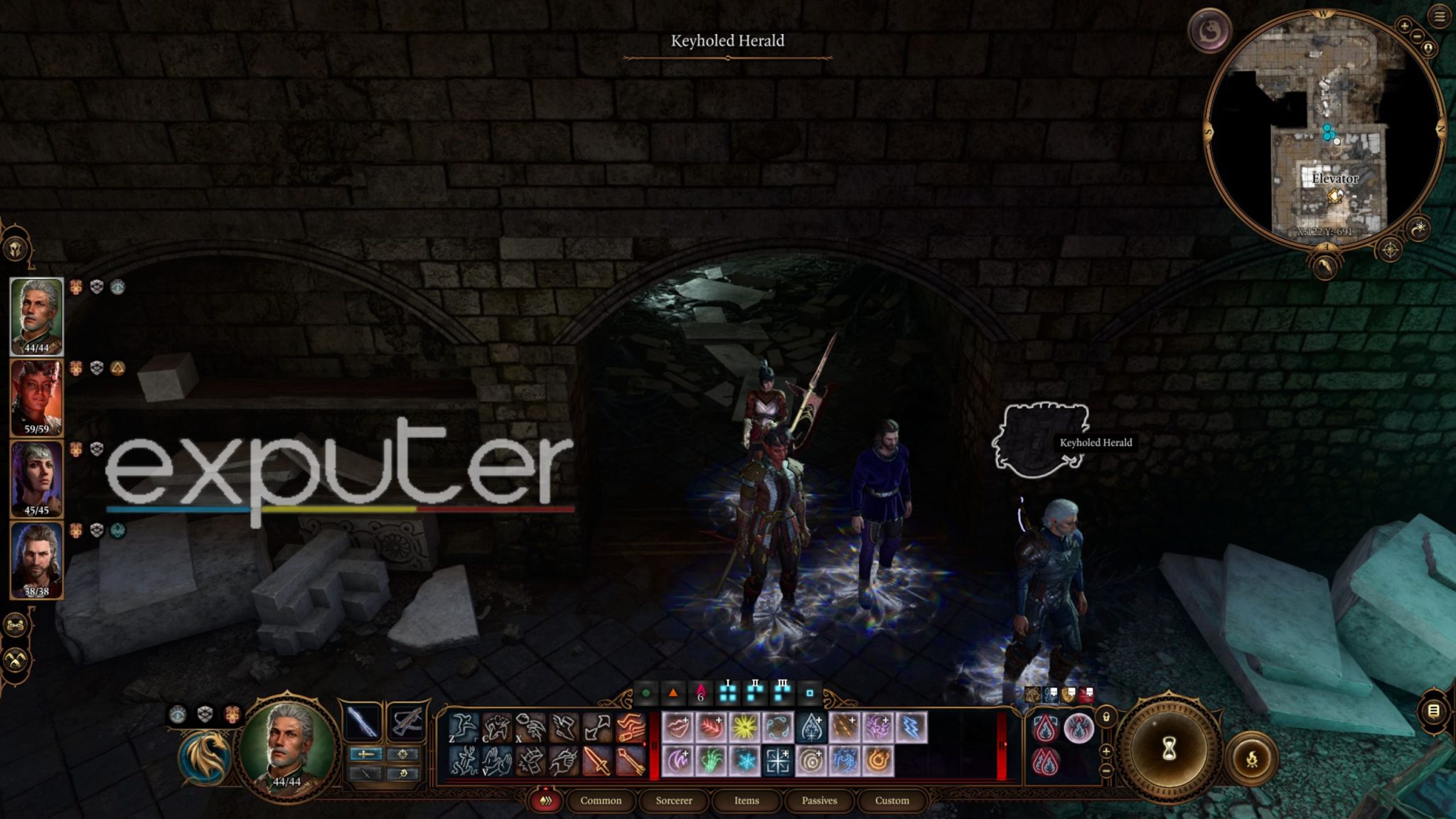Toggle the hotbar lock padlock
Viewport: 1456px width, 819px height.
pos(1106,717)
